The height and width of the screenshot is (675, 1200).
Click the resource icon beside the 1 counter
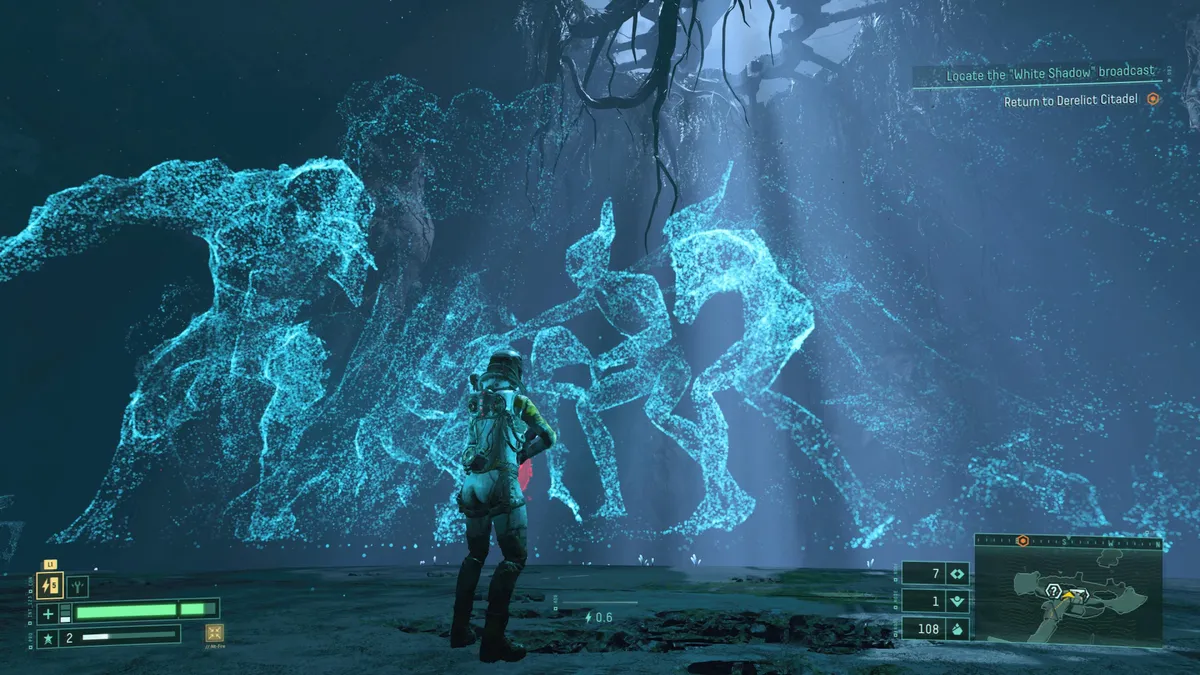(x=955, y=601)
